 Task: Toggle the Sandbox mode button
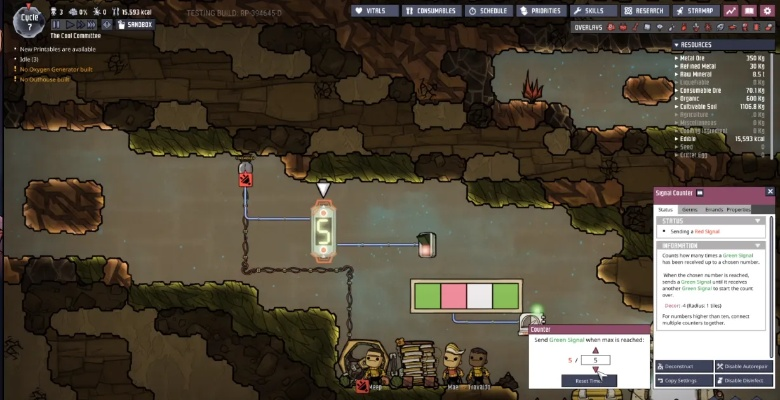[x=140, y=23]
